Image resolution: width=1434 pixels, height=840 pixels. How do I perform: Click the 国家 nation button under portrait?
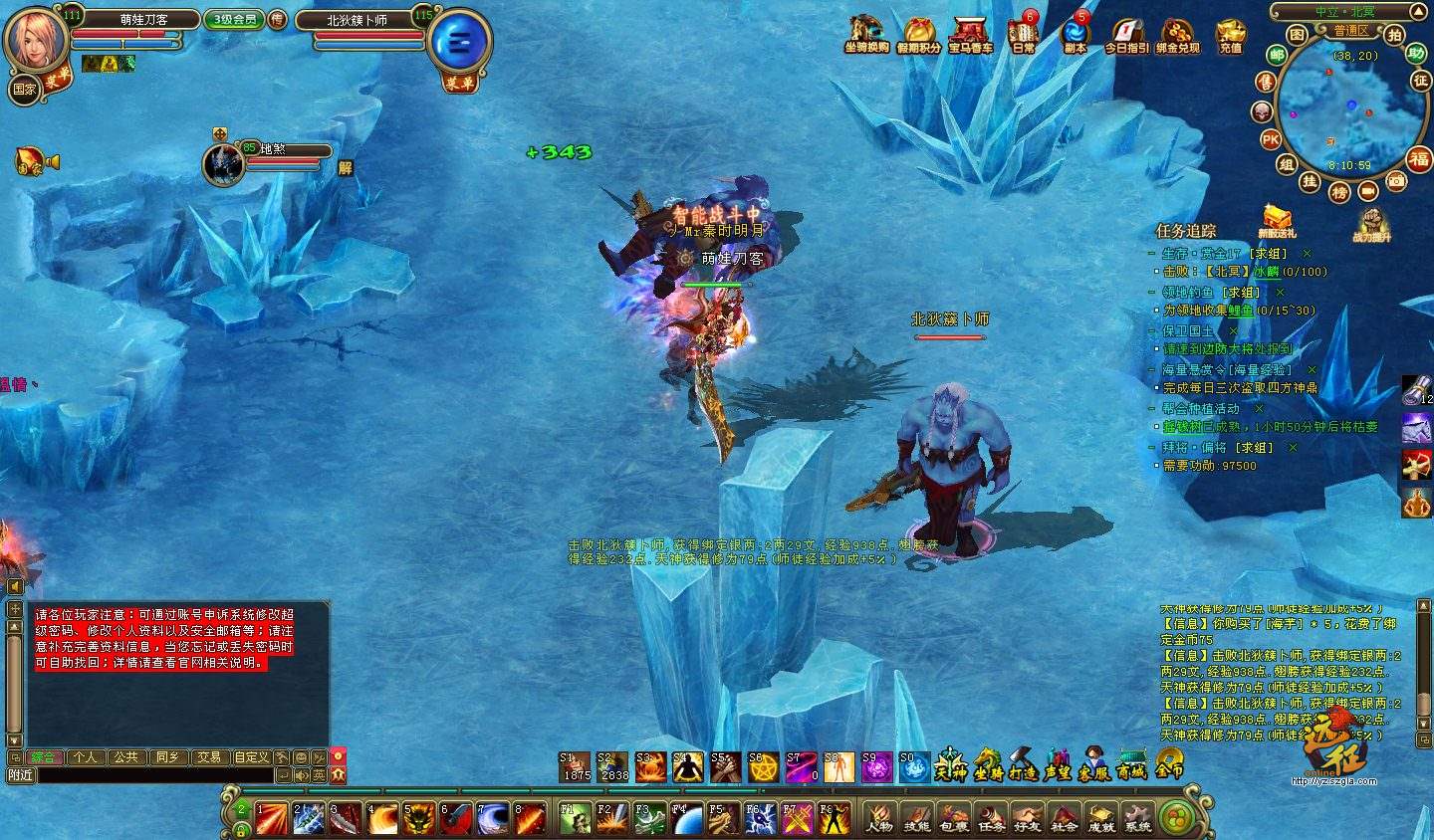[x=24, y=89]
